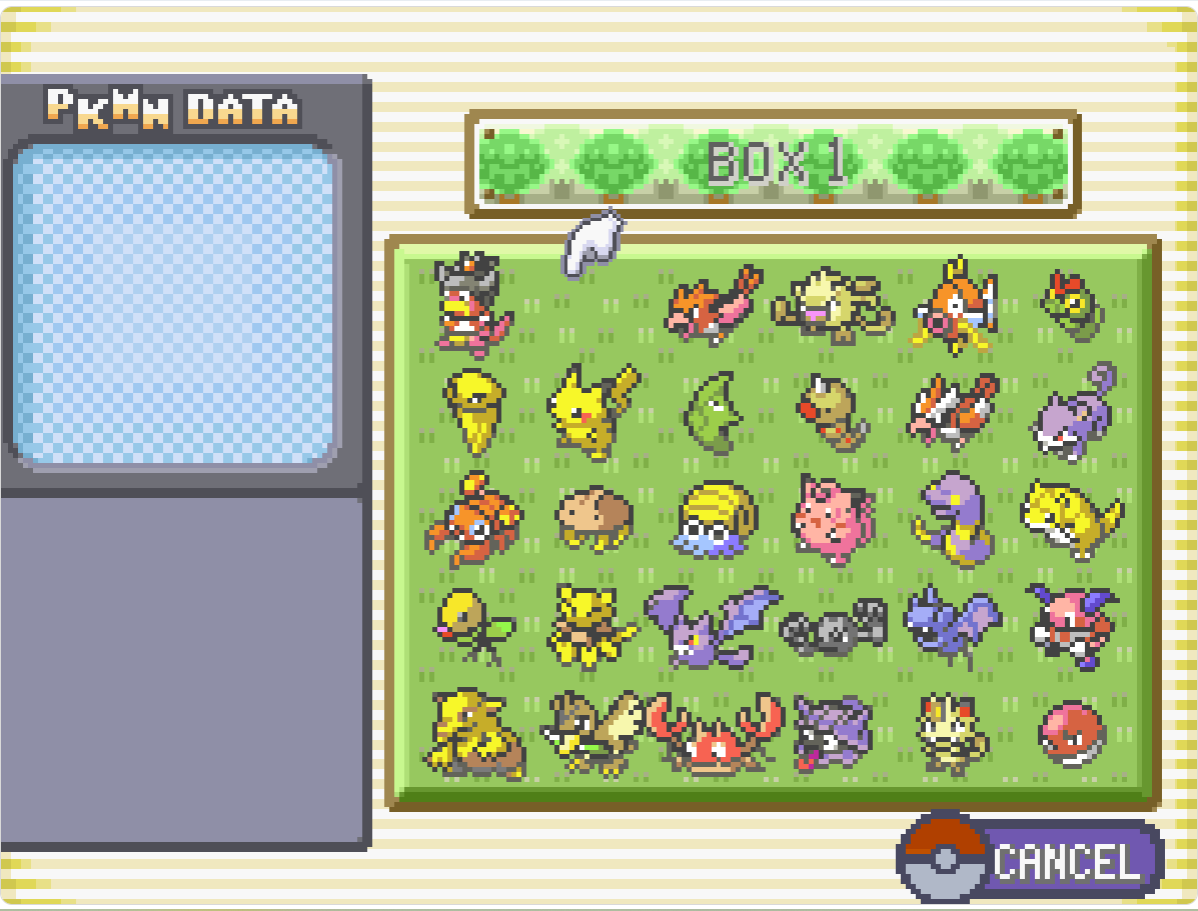Choose the pink Clefairy
Image resolution: width=1198 pixels, height=911 pixels.
coord(832,519)
